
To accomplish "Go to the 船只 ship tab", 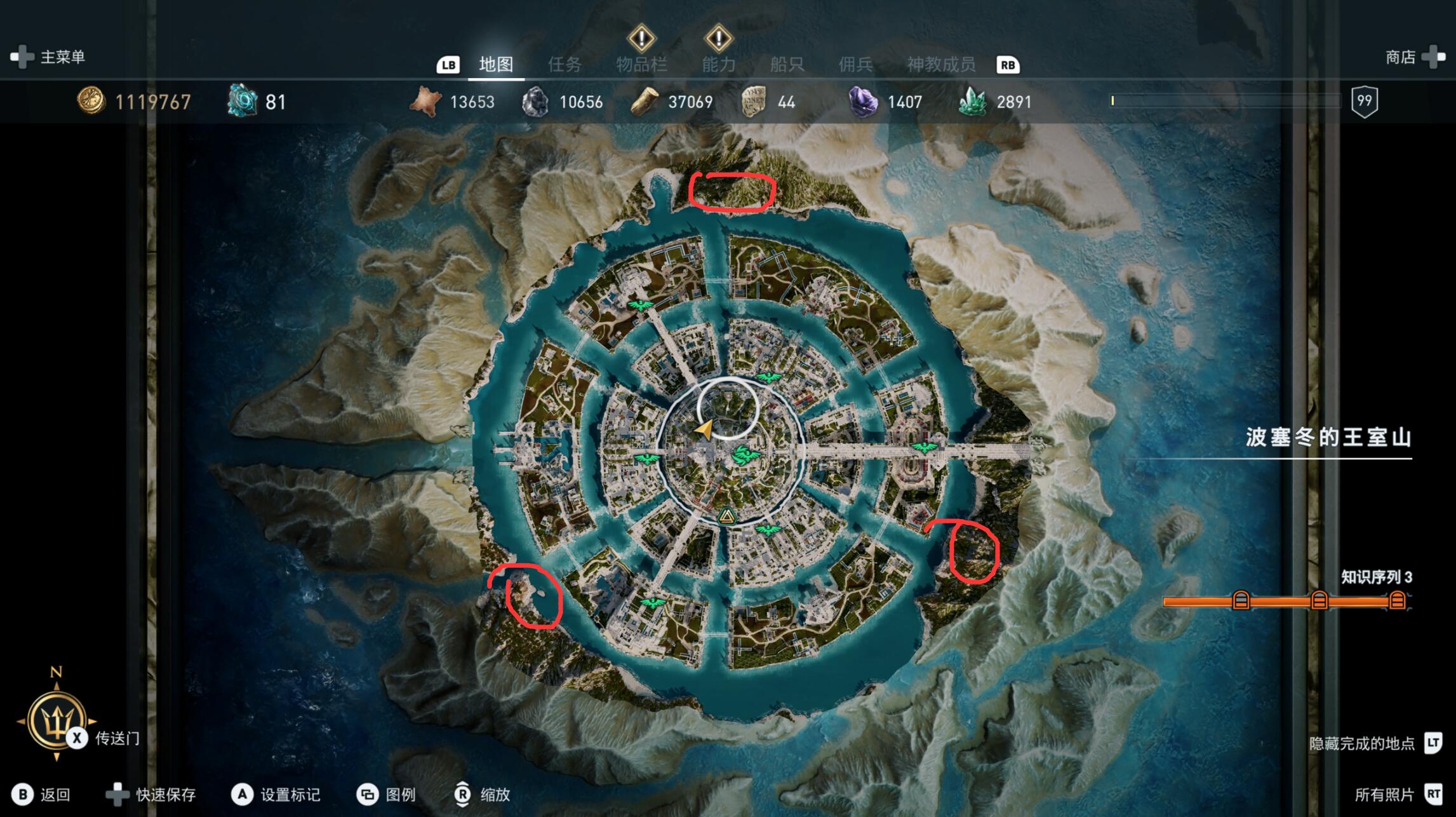I will (787, 64).
